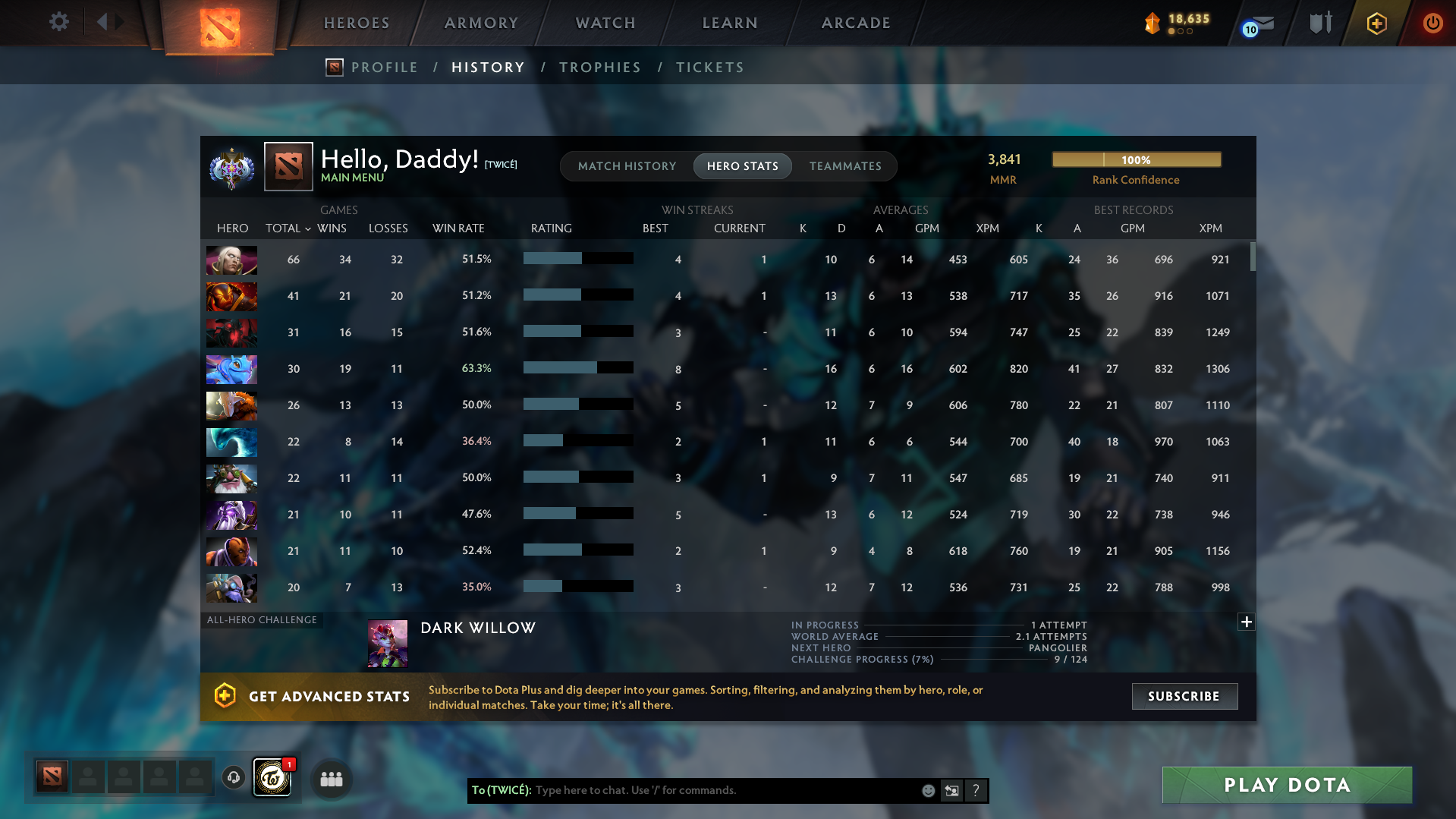Open the settings gear icon
Image resolution: width=1456 pixels, height=819 pixels.
[x=58, y=22]
